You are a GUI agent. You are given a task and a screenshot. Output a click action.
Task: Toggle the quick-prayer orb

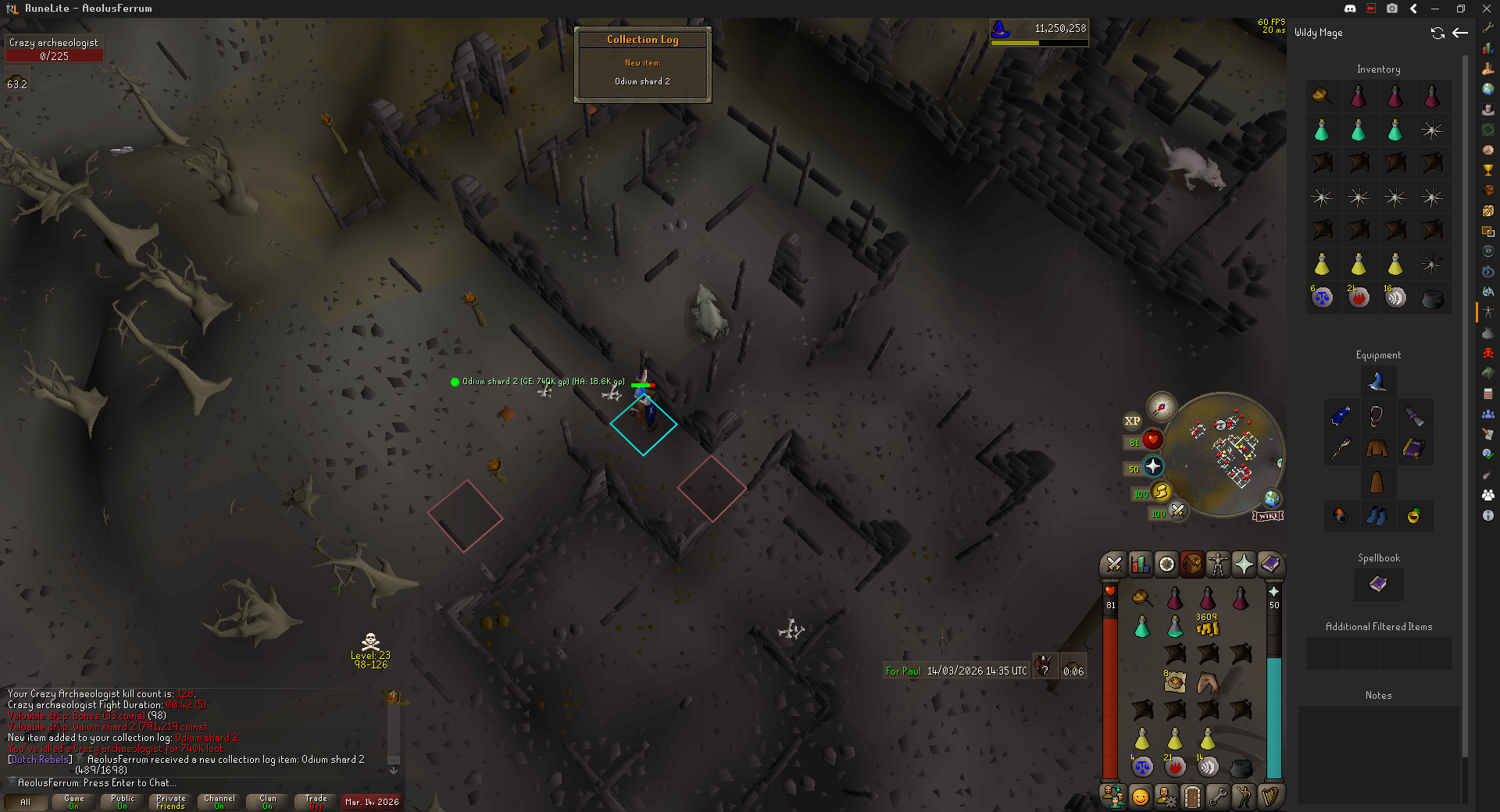[1153, 467]
